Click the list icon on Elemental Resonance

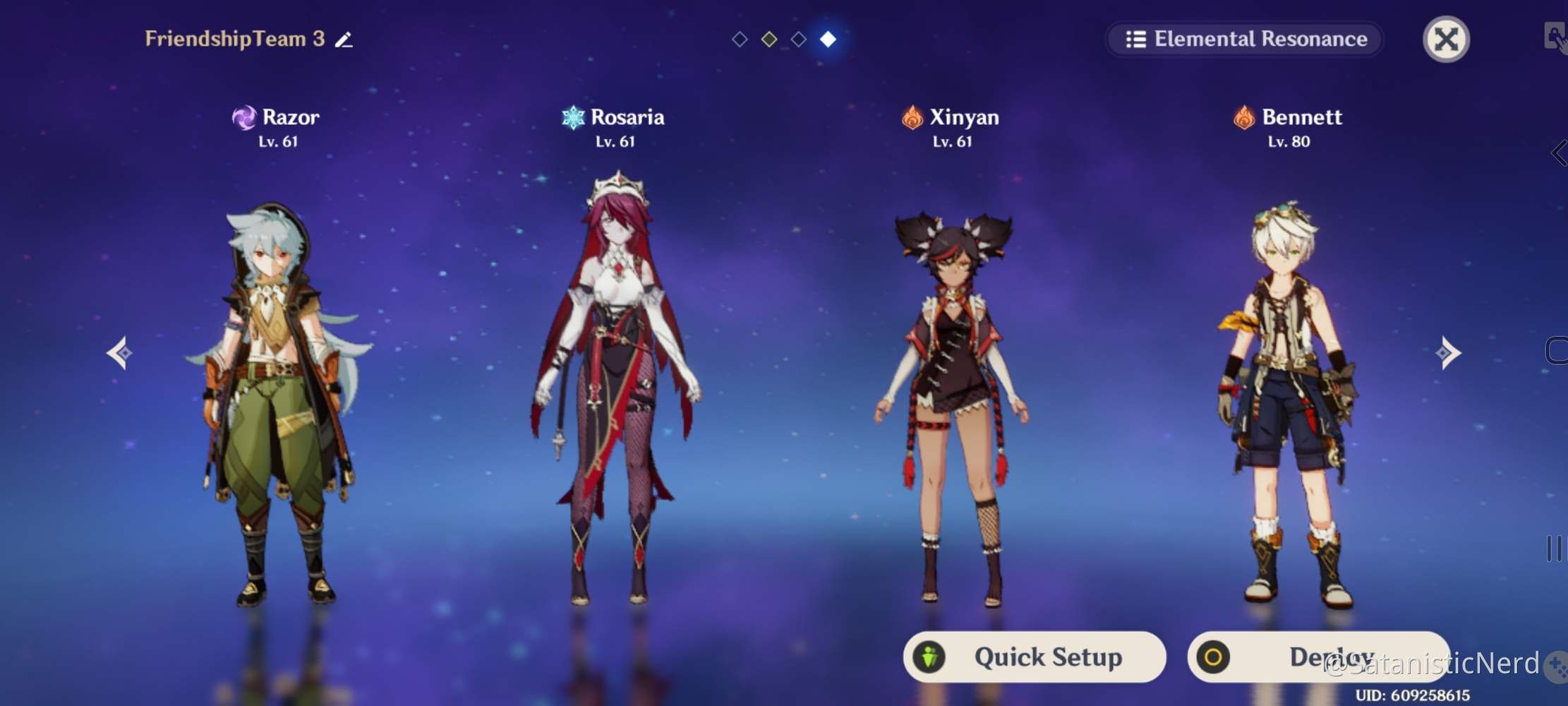[1135, 40]
